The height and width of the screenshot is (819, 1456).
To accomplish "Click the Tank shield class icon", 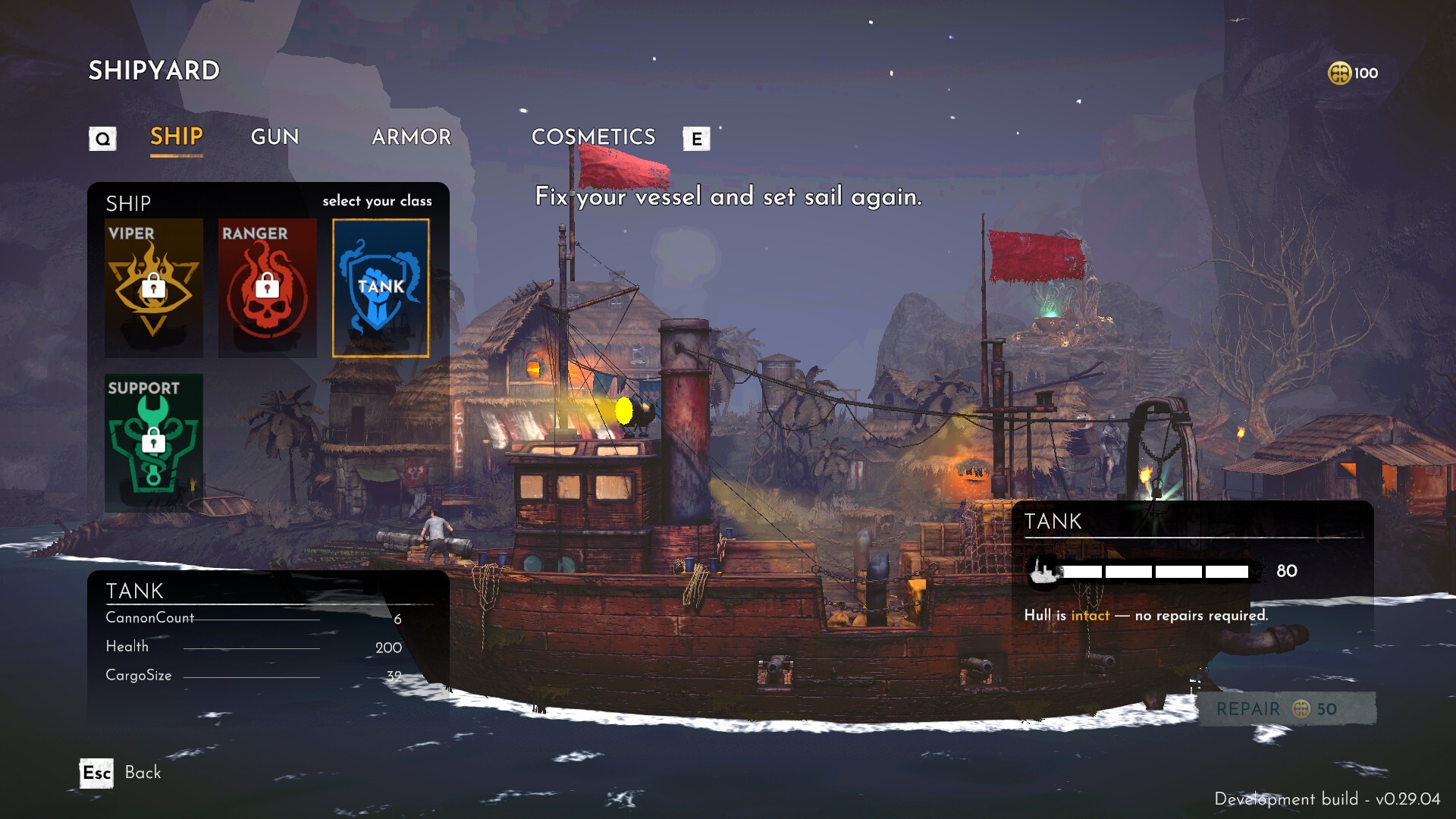I will click(381, 288).
